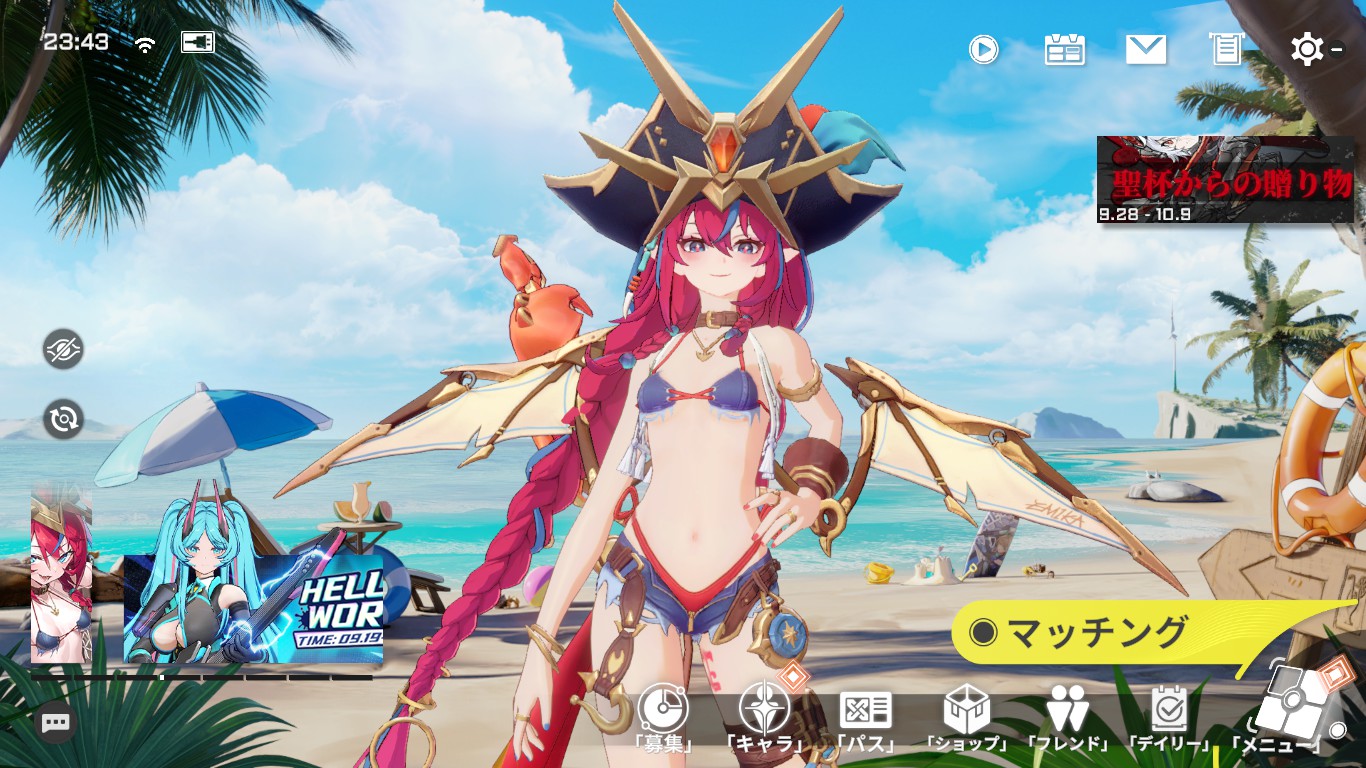The image size is (1366, 768).
Task: Open the mailbox envelope icon
Action: [1146, 49]
